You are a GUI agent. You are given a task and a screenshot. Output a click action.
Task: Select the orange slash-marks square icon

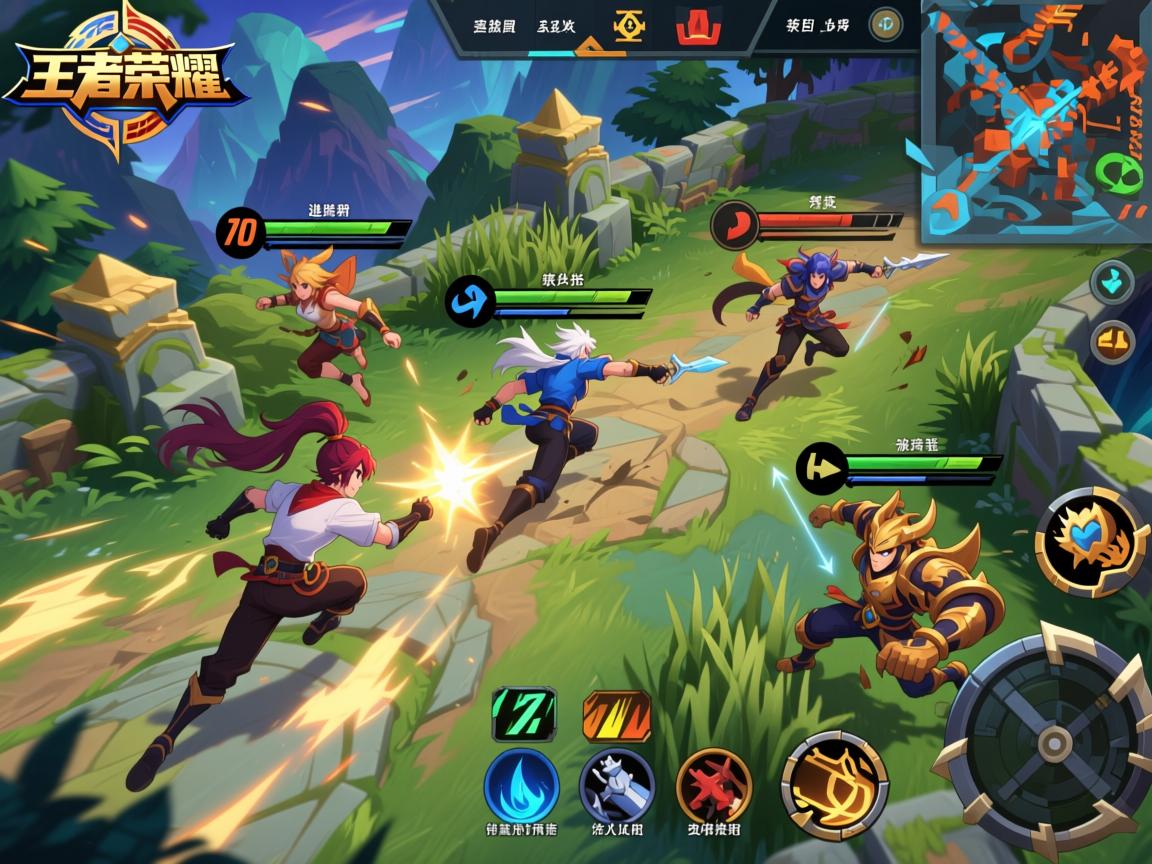[x=616, y=715]
